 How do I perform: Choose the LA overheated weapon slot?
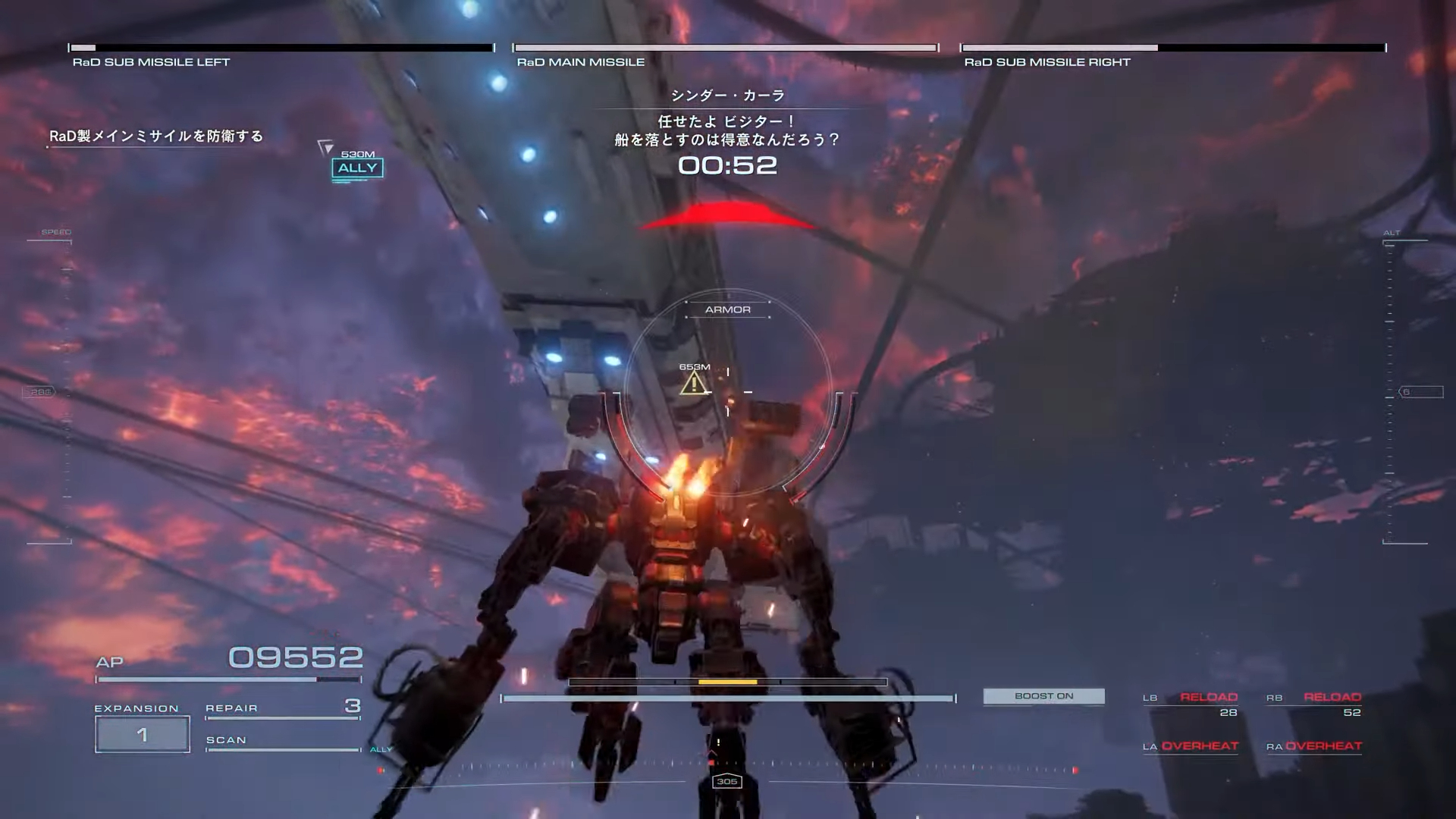(1191, 746)
